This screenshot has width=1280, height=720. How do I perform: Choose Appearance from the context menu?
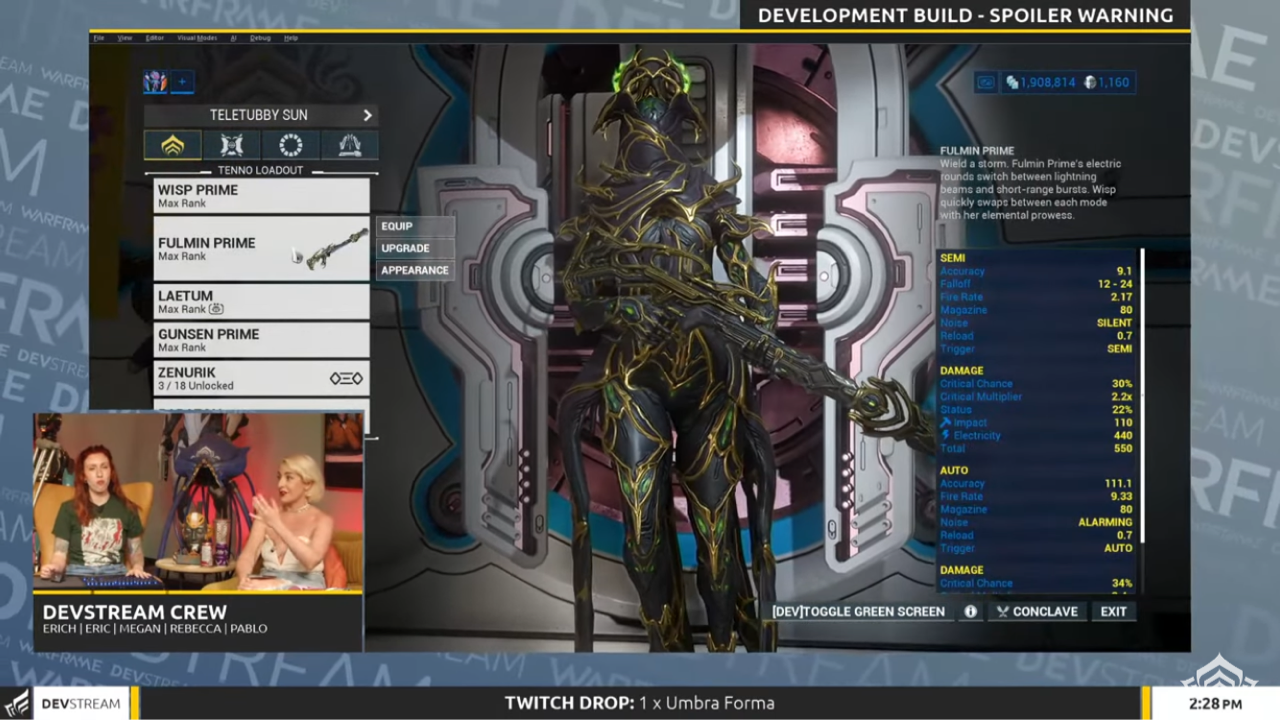point(414,269)
